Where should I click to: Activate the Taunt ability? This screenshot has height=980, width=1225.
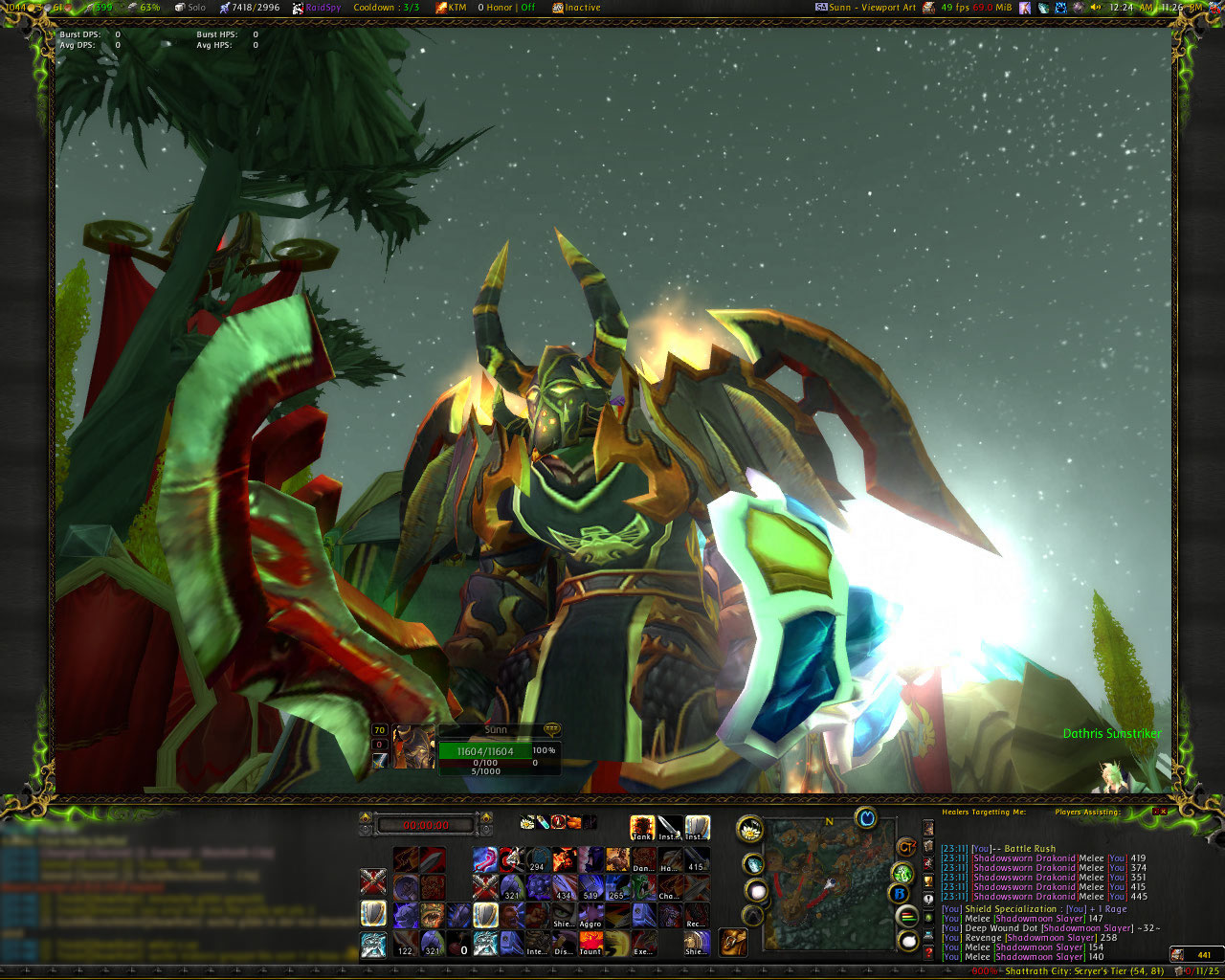(590, 944)
